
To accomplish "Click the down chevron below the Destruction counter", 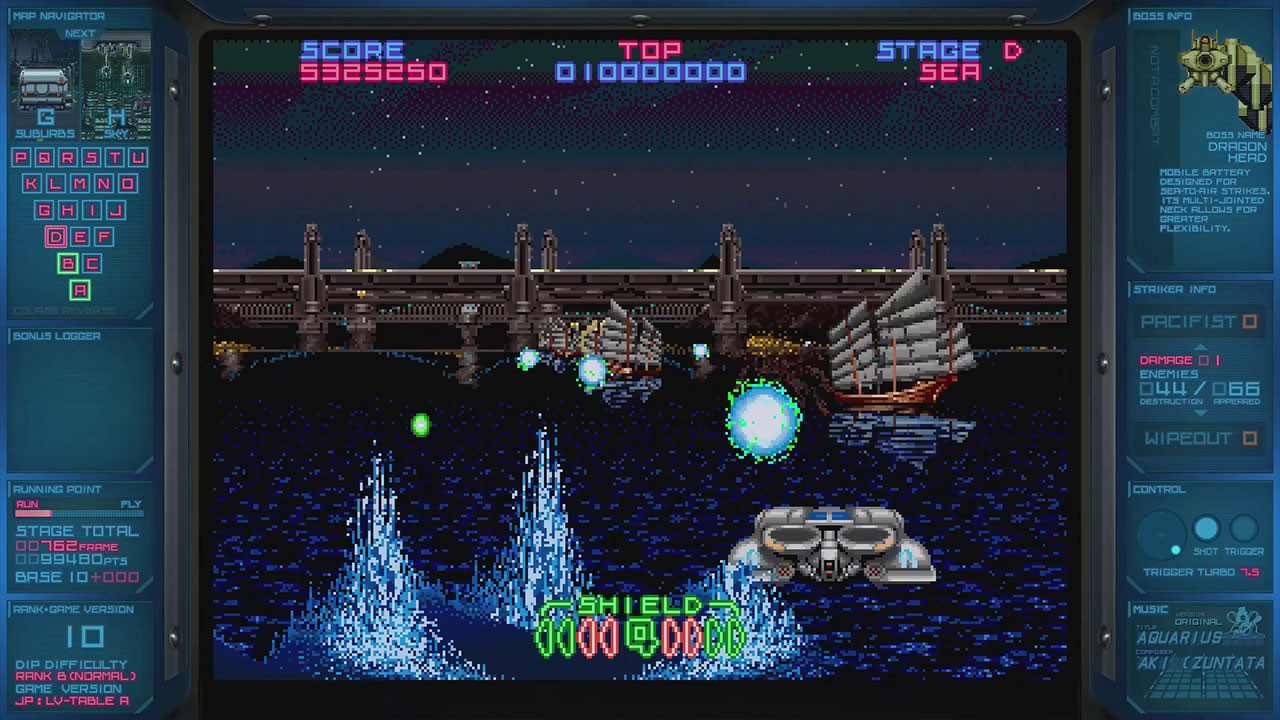I will [1201, 412].
